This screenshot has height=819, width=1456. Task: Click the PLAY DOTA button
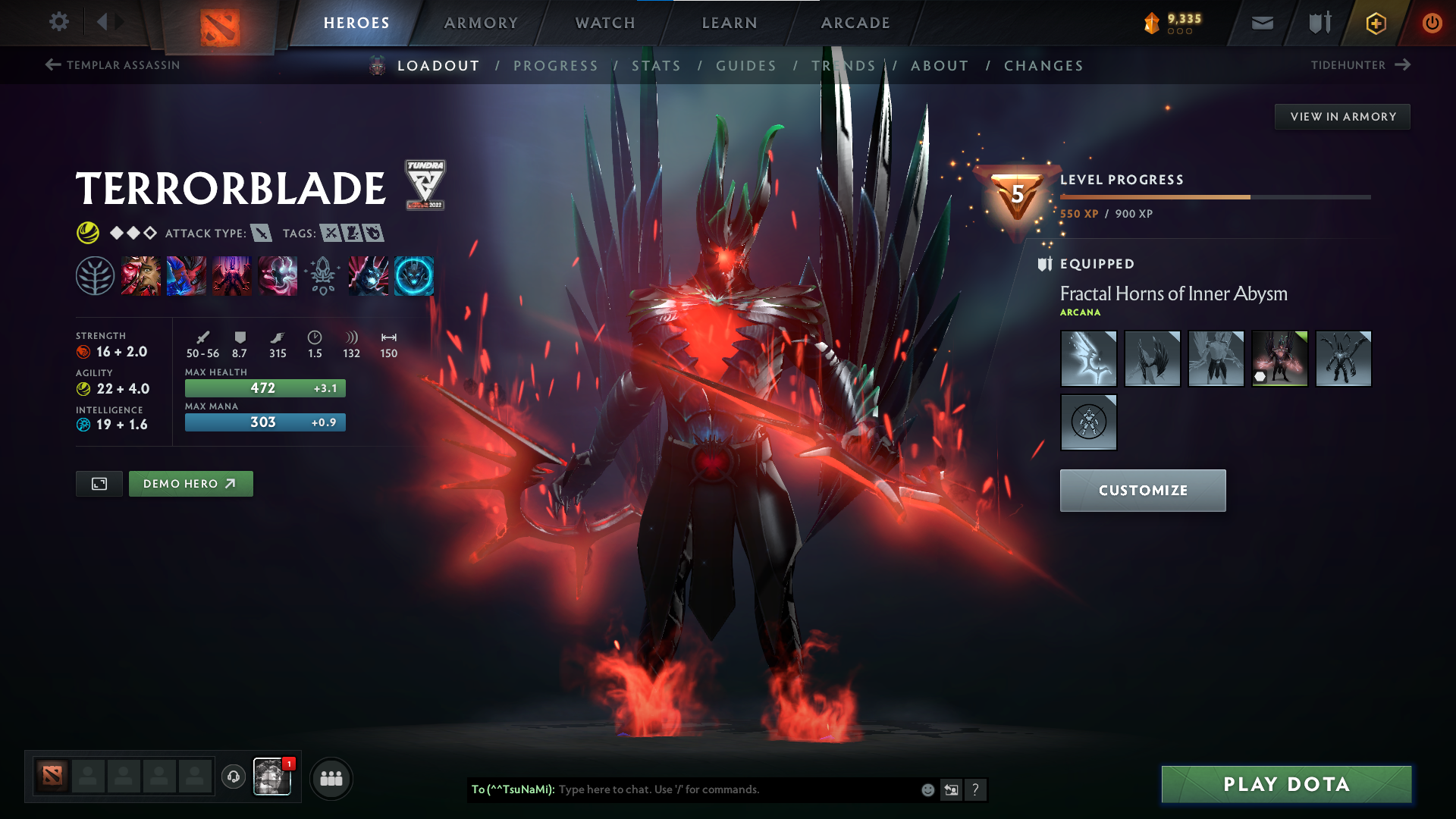(1285, 784)
